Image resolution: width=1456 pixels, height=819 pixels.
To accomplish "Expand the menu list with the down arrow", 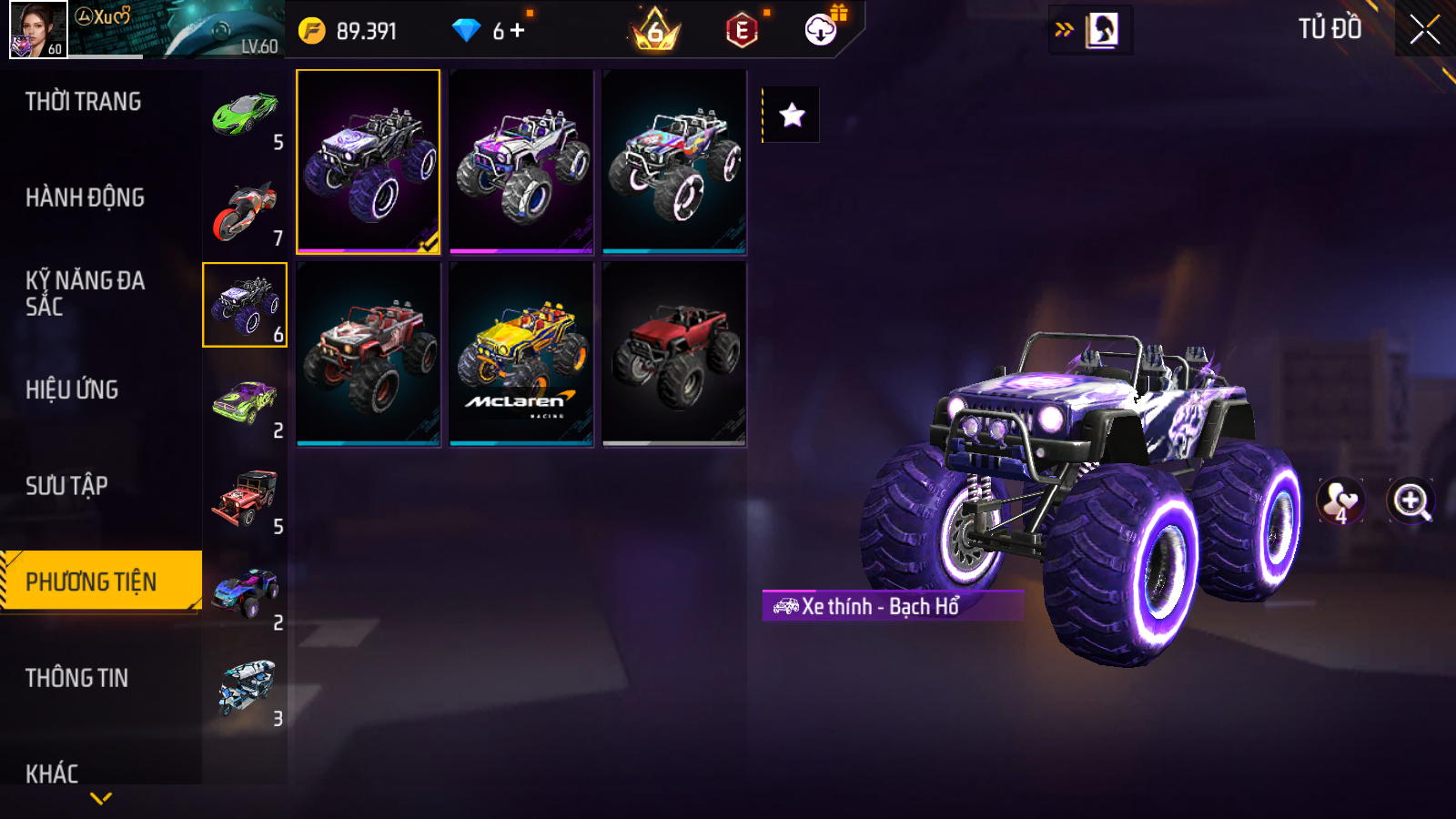I will coord(101,798).
